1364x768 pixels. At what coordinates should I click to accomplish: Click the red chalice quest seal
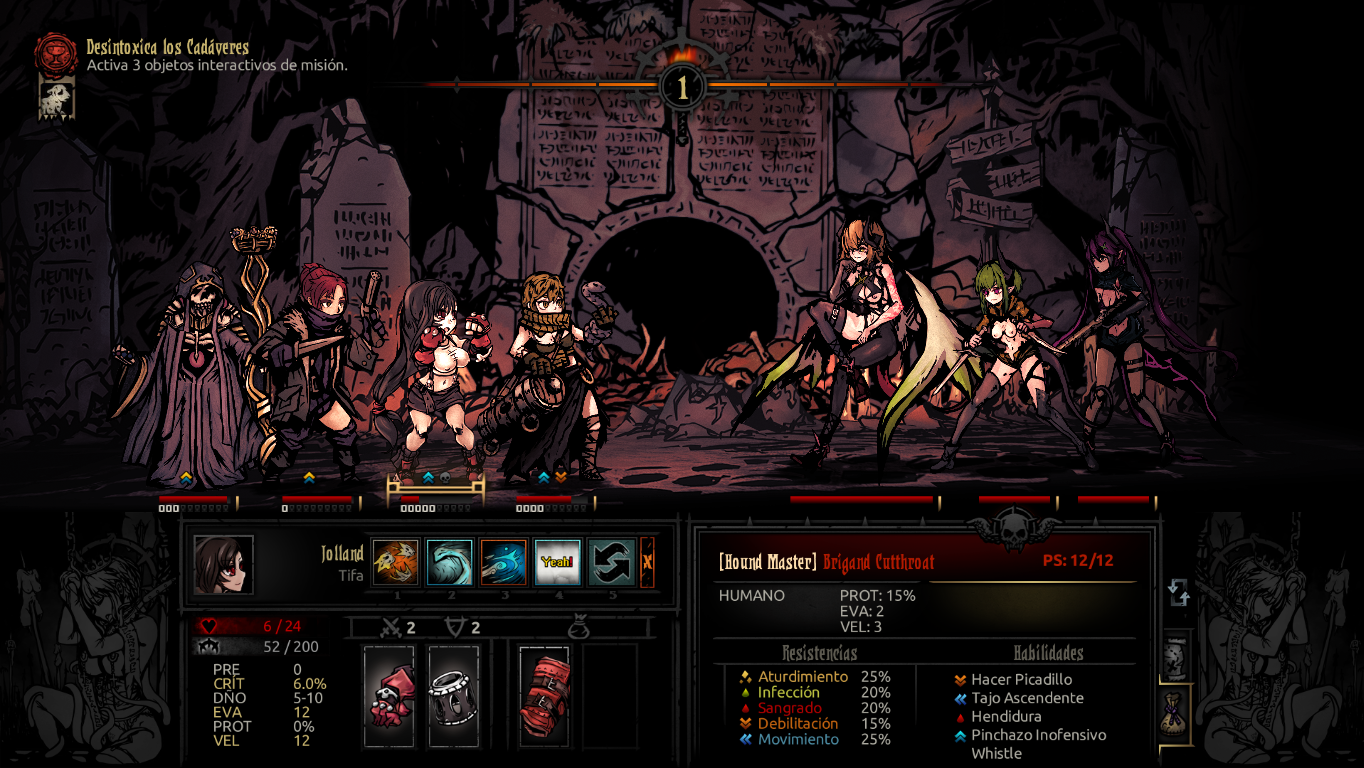coord(56,54)
